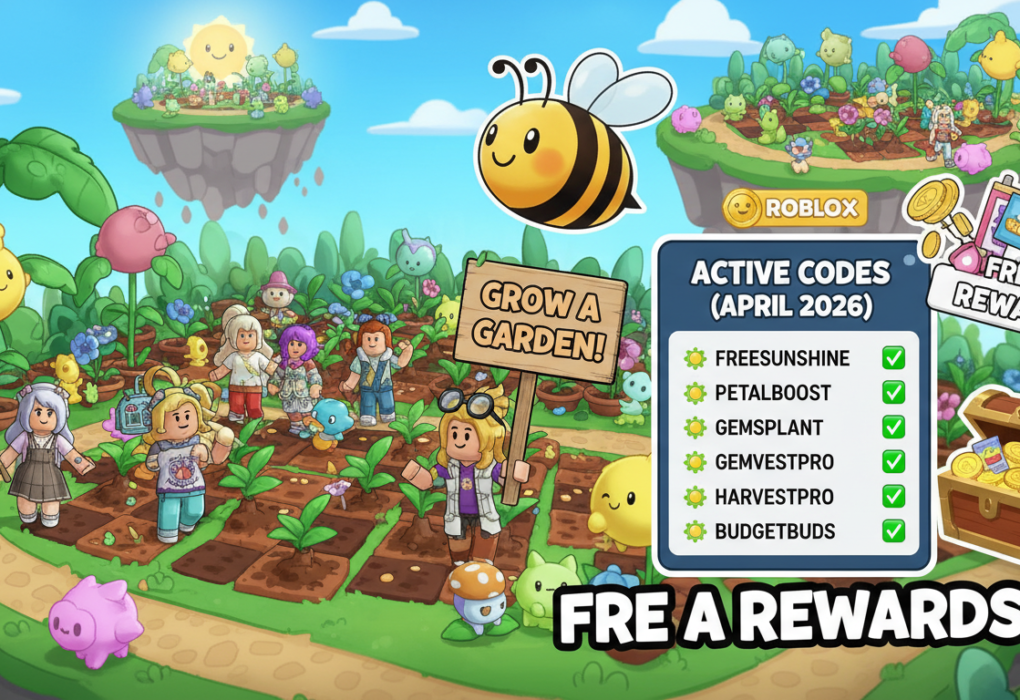This screenshot has width=1020, height=700.
Task: Select the HARVESTPRO code entry
Action: pyautogui.click(x=774, y=497)
